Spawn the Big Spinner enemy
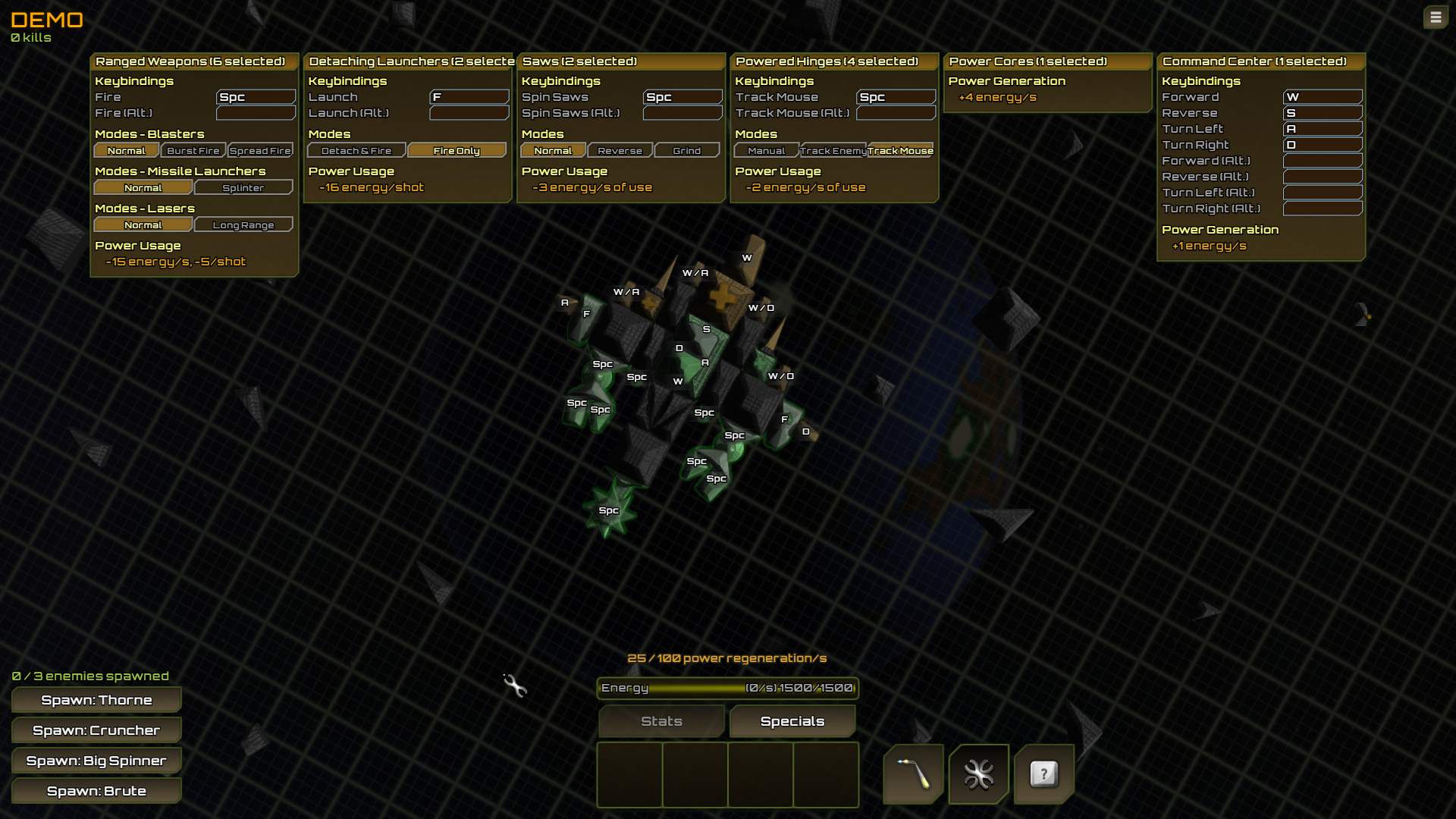 coord(96,761)
